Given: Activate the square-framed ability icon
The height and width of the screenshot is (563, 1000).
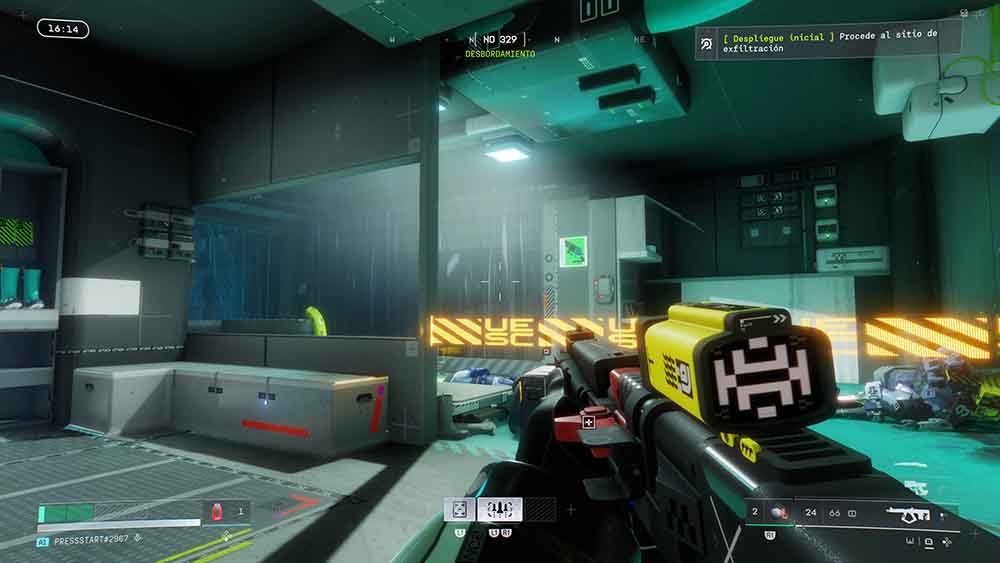Looking at the screenshot, I should [x=459, y=510].
